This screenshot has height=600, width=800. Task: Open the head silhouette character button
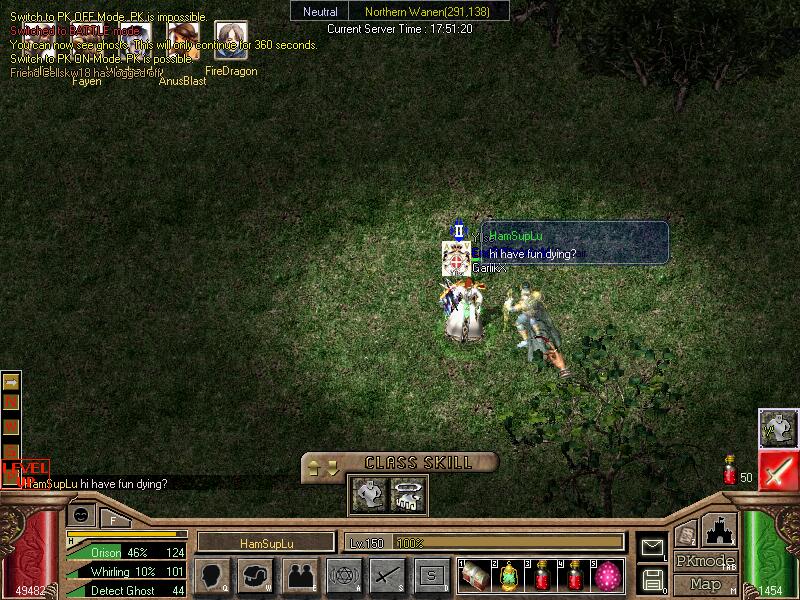coord(212,575)
